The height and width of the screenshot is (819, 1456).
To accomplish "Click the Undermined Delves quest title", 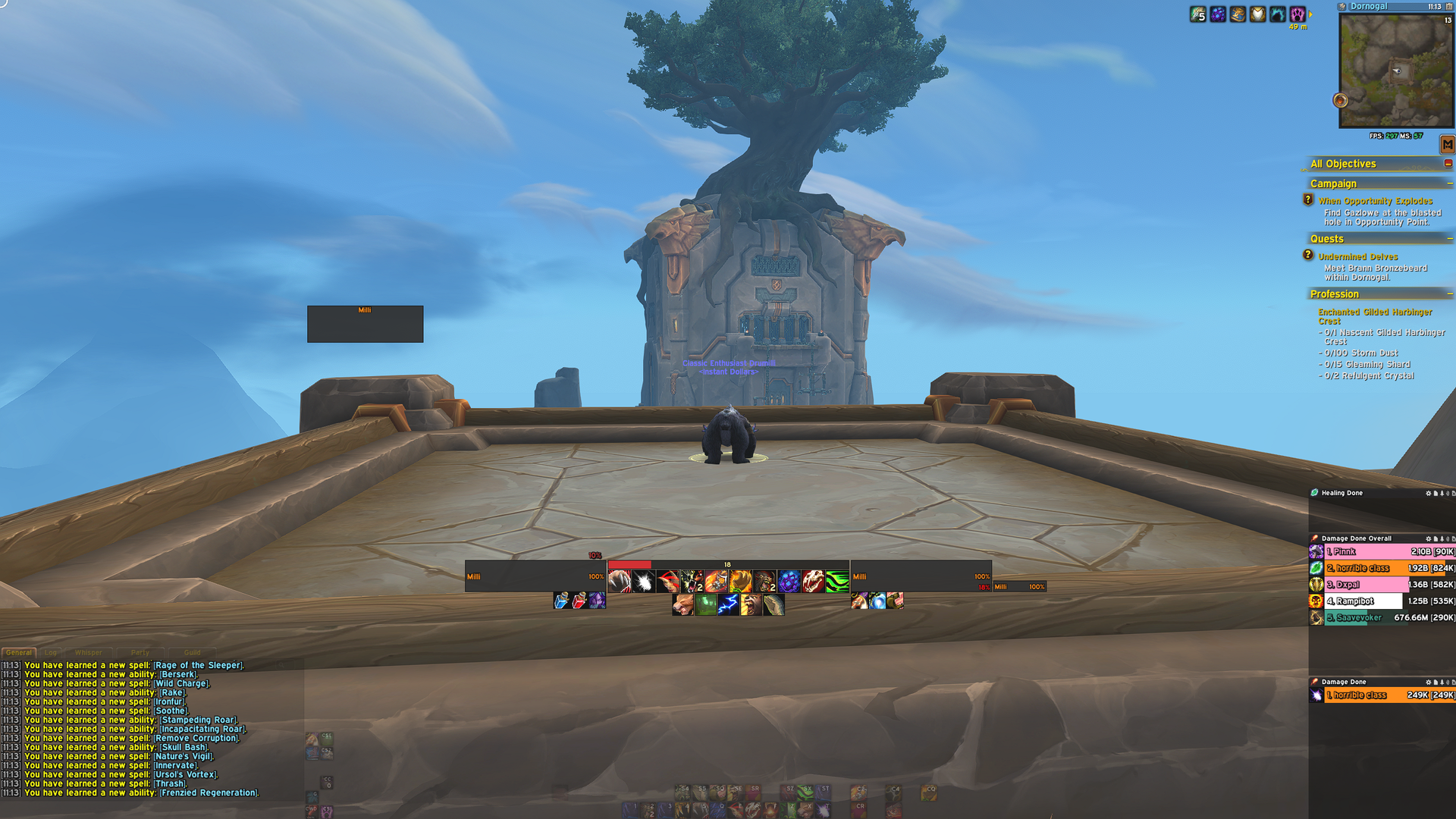I will click(1358, 256).
